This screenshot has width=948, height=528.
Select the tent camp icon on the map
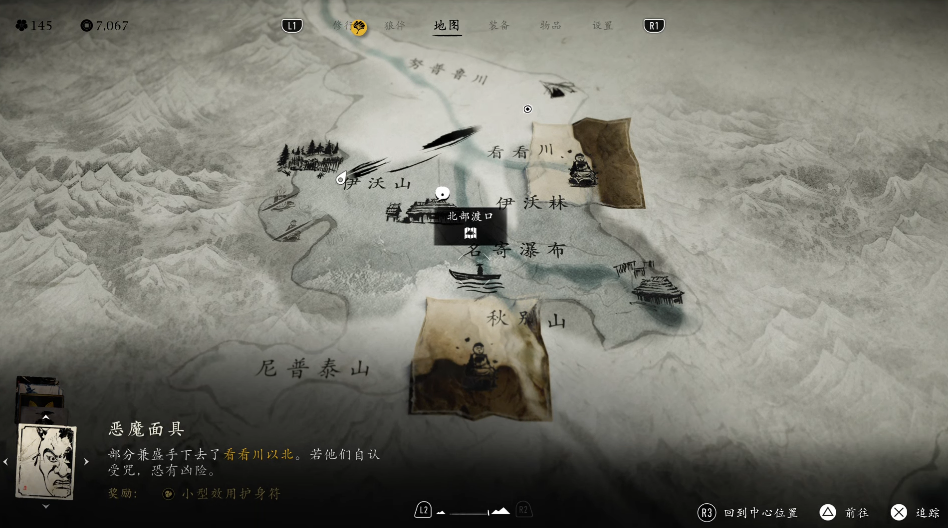pyautogui.click(x=560, y=88)
